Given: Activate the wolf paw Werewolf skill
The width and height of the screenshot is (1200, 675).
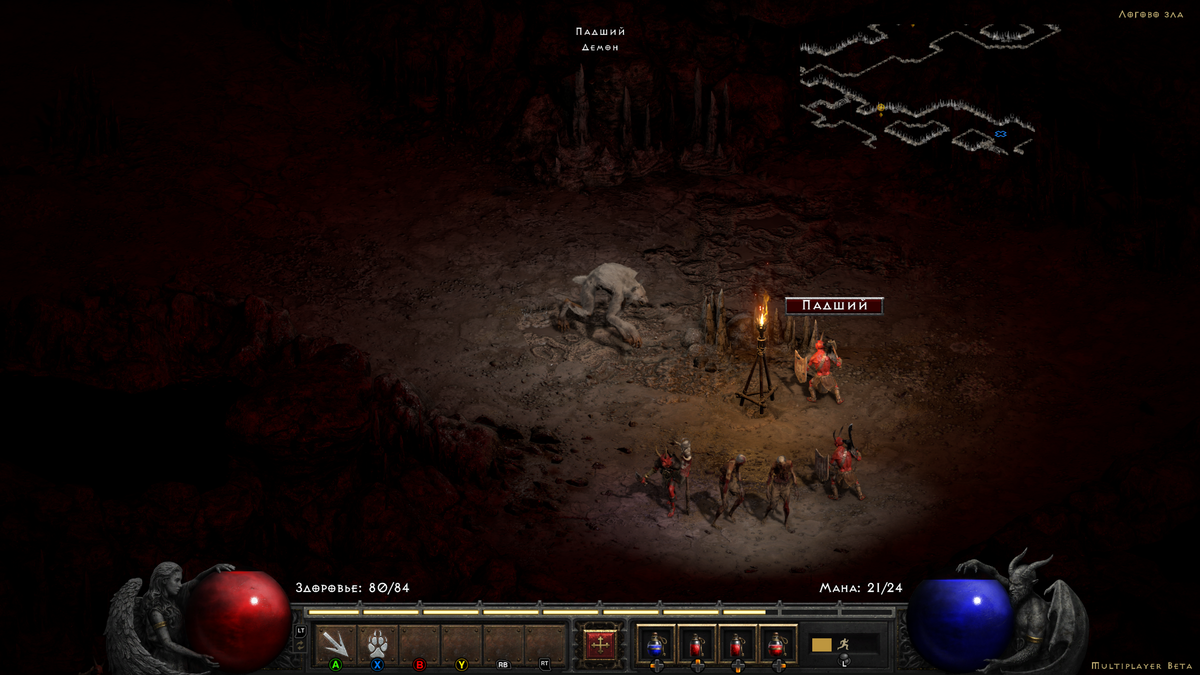Looking at the screenshot, I should tap(378, 643).
